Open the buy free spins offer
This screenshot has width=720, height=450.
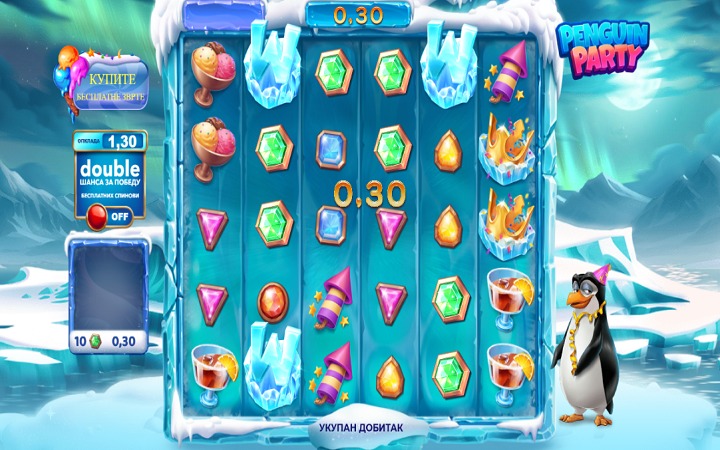109,86
